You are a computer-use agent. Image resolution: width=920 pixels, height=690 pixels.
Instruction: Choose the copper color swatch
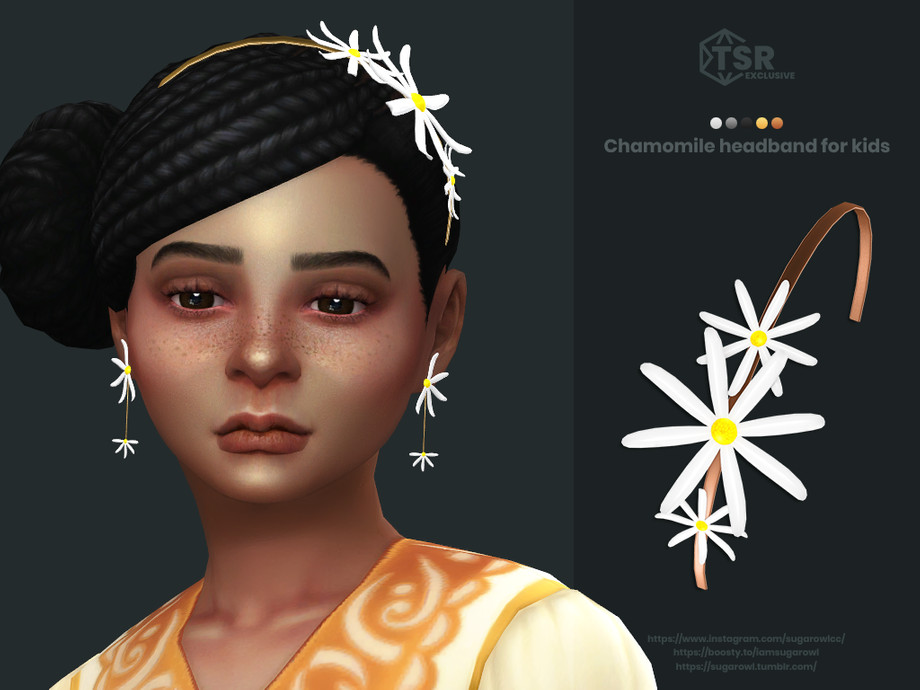pyautogui.click(x=777, y=123)
